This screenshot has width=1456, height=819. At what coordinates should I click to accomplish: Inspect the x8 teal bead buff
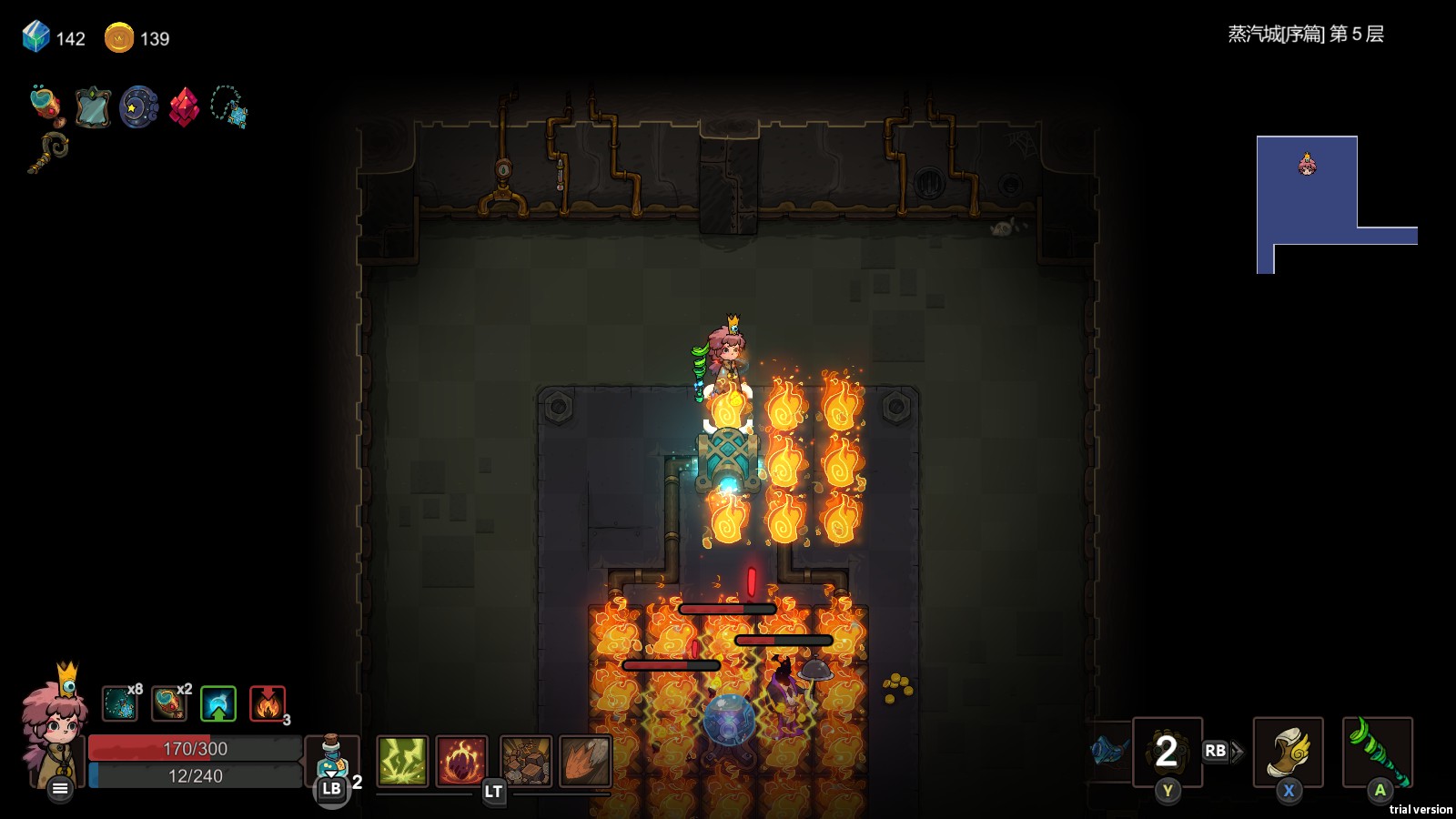[x=120, y=703]
